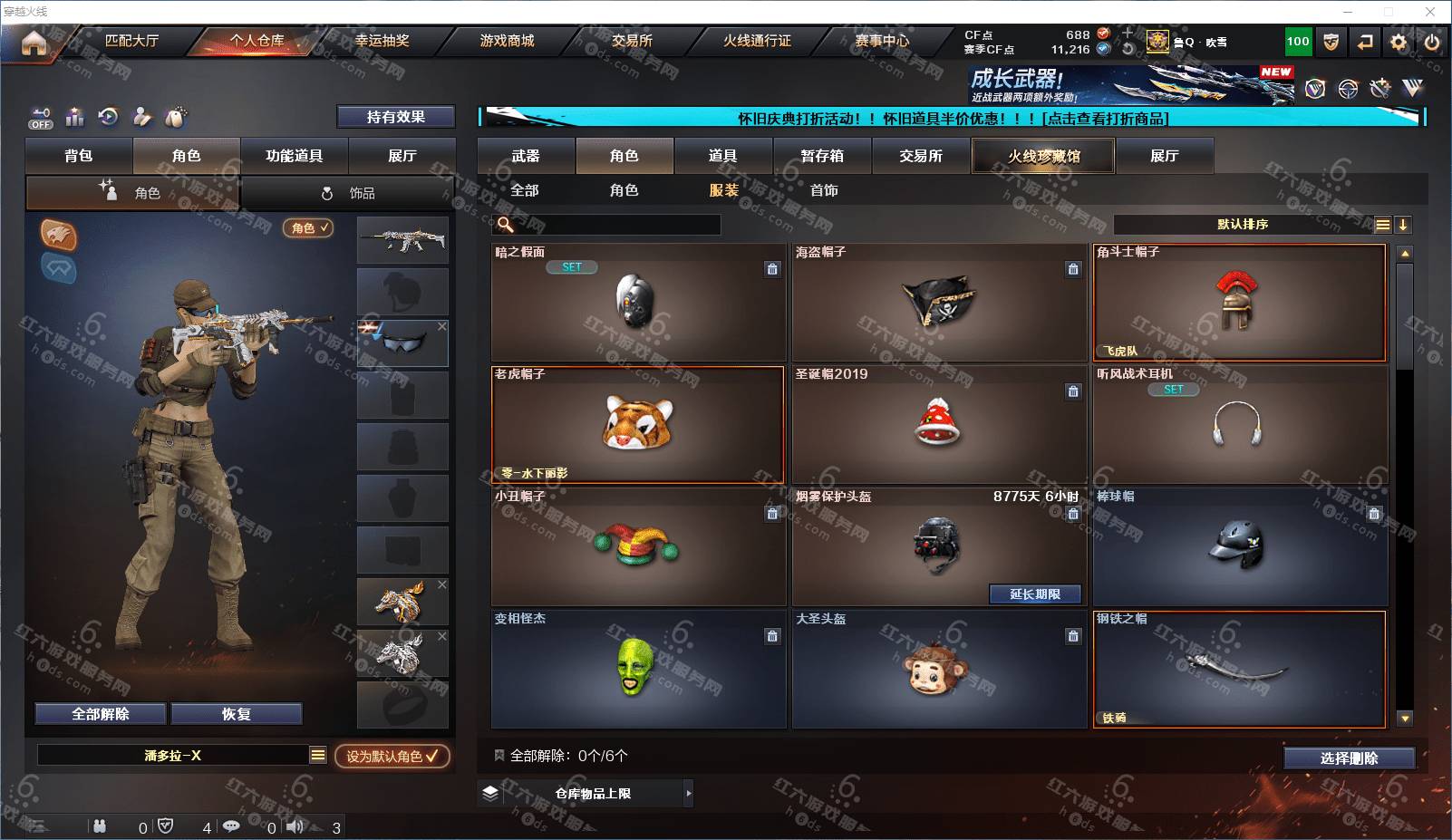Select the 海盗帽子 pirate hat item
The width and height of the screenshot is (1452, 840).
tap(939, 302)
